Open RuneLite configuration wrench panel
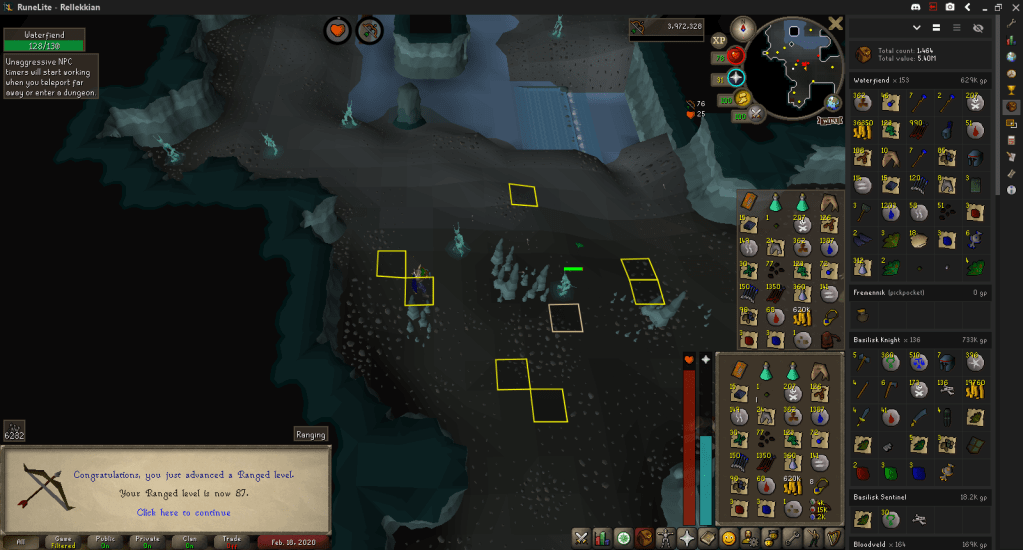1023x550 pixels. click(x=1011, y=21)
